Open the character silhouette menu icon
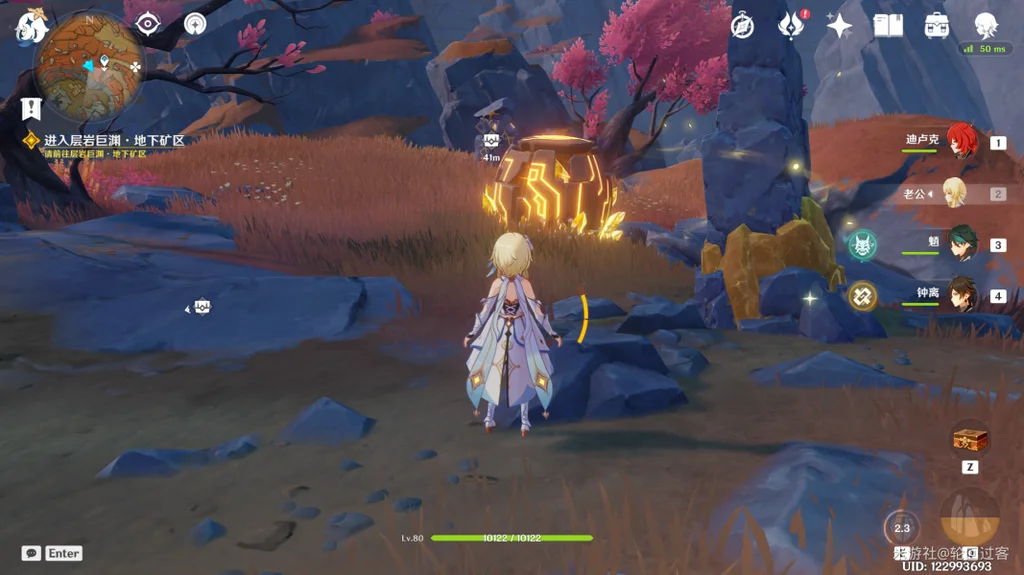The width and height of the screenshot is (1024, 575). [986, 24]
